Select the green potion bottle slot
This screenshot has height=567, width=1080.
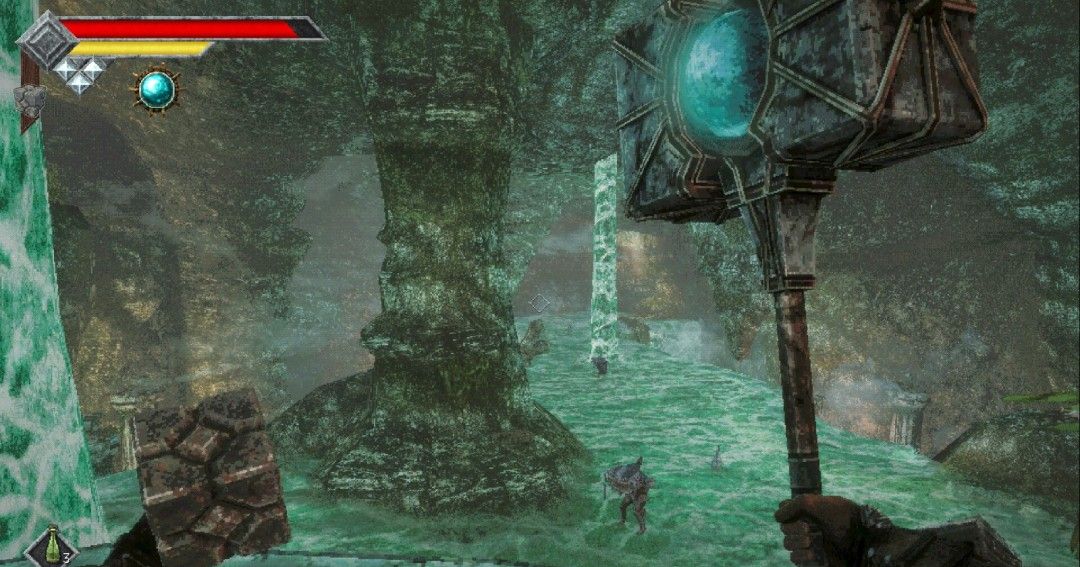(x=49, y=548)
